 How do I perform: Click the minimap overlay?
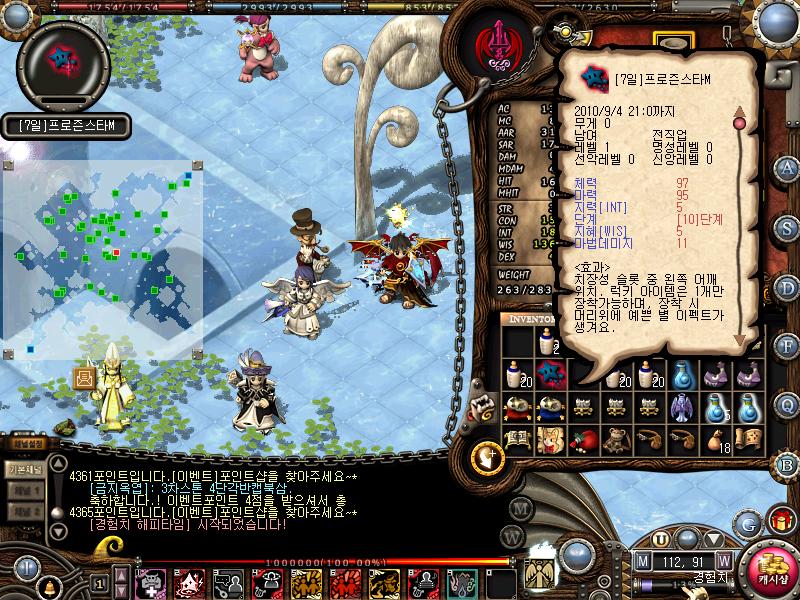pos(103,259)
